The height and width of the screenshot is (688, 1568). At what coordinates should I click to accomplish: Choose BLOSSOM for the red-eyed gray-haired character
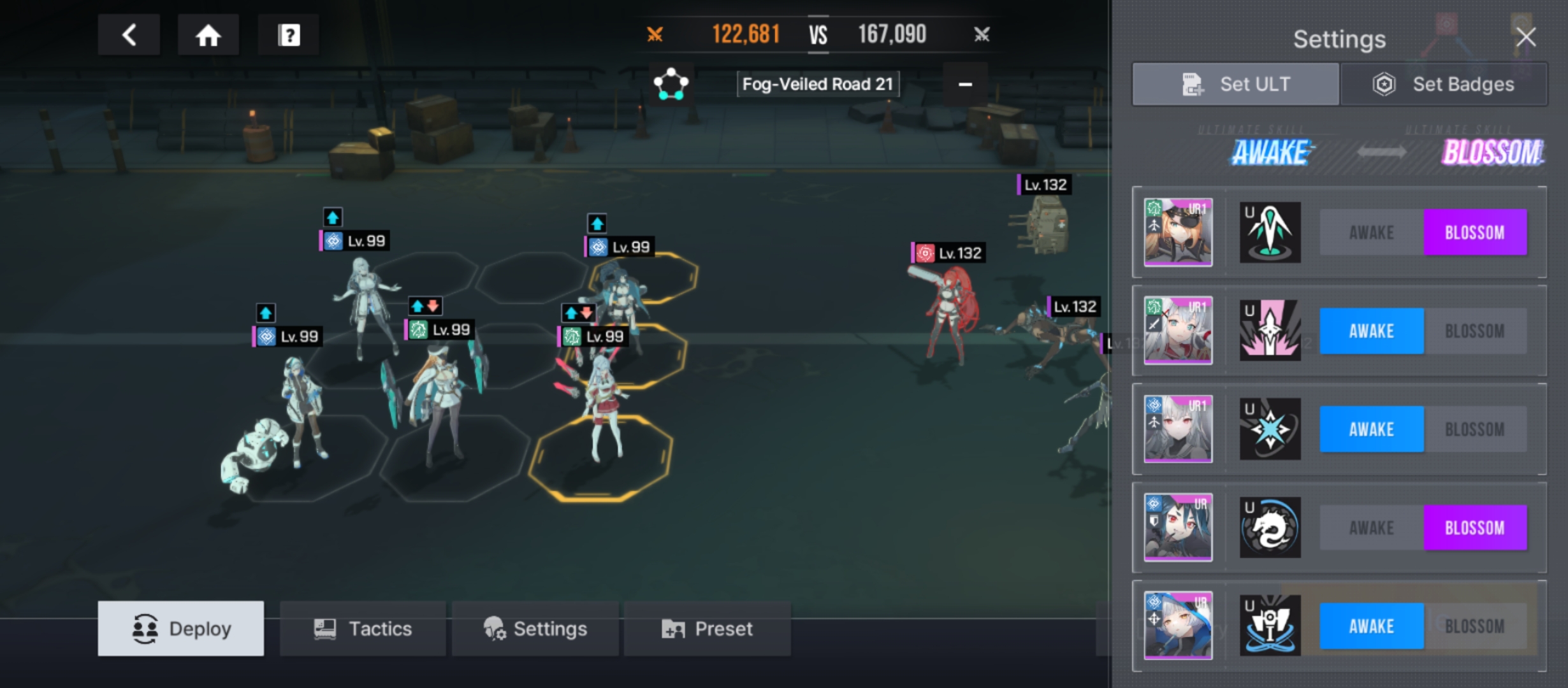pyautogui.click(x=1475, y=429)
